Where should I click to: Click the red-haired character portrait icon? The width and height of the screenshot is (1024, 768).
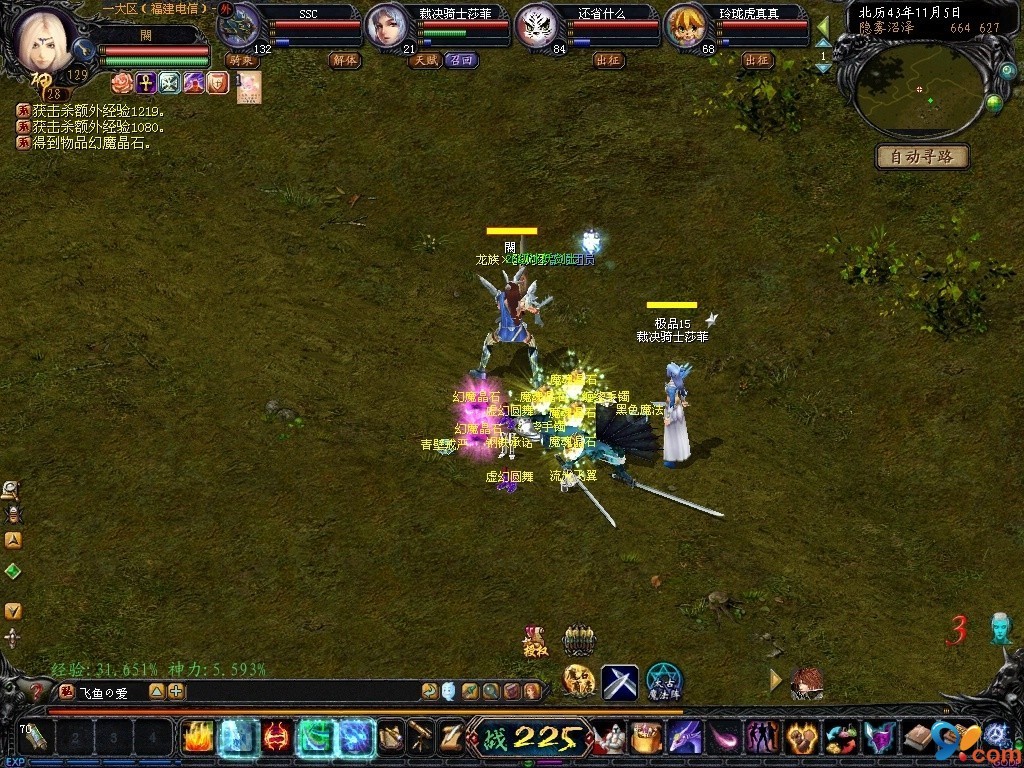click(806, 683)
